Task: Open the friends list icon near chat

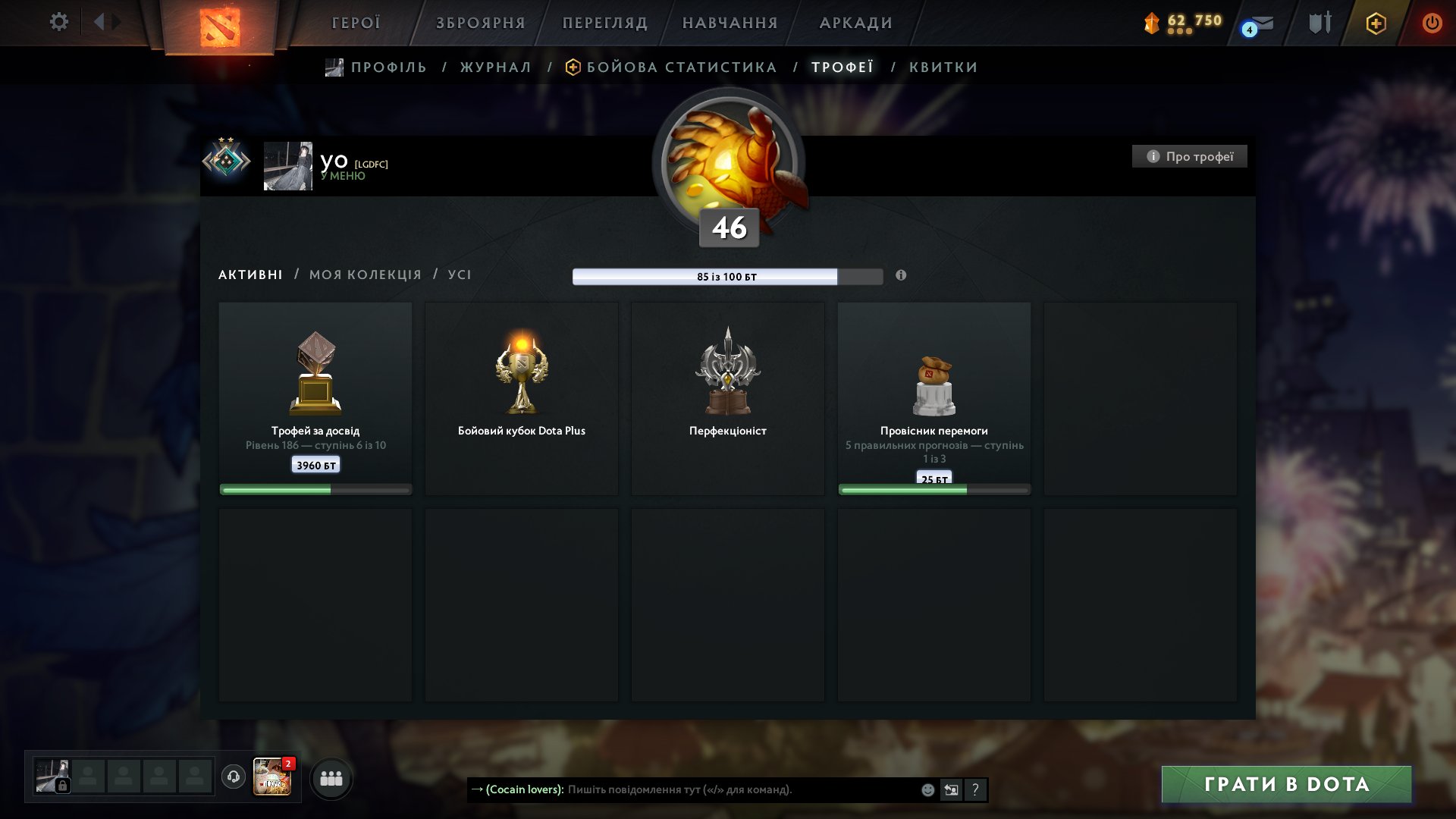Action: 331,777
